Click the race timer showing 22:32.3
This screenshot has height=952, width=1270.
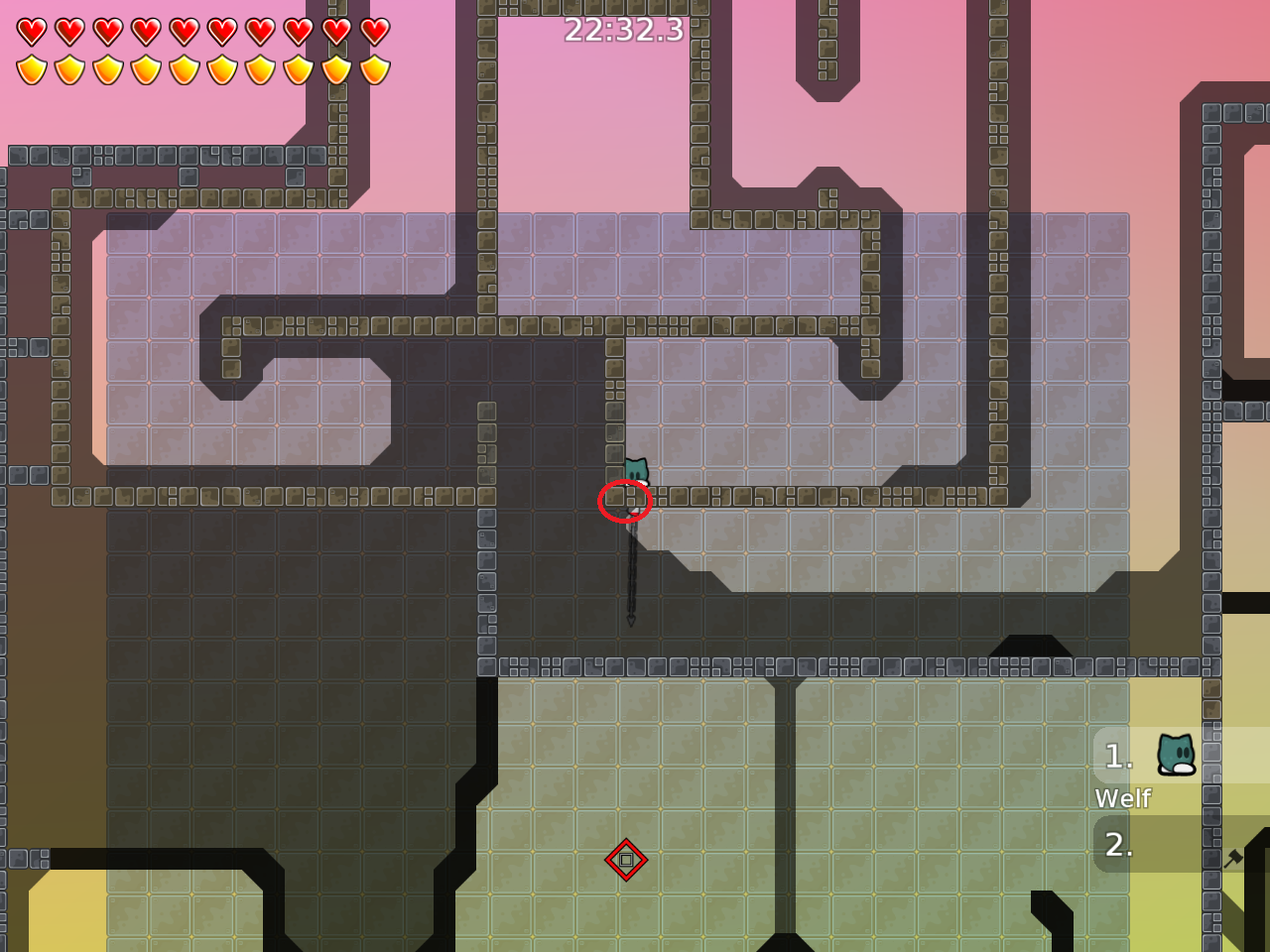[x=623, y=31]
